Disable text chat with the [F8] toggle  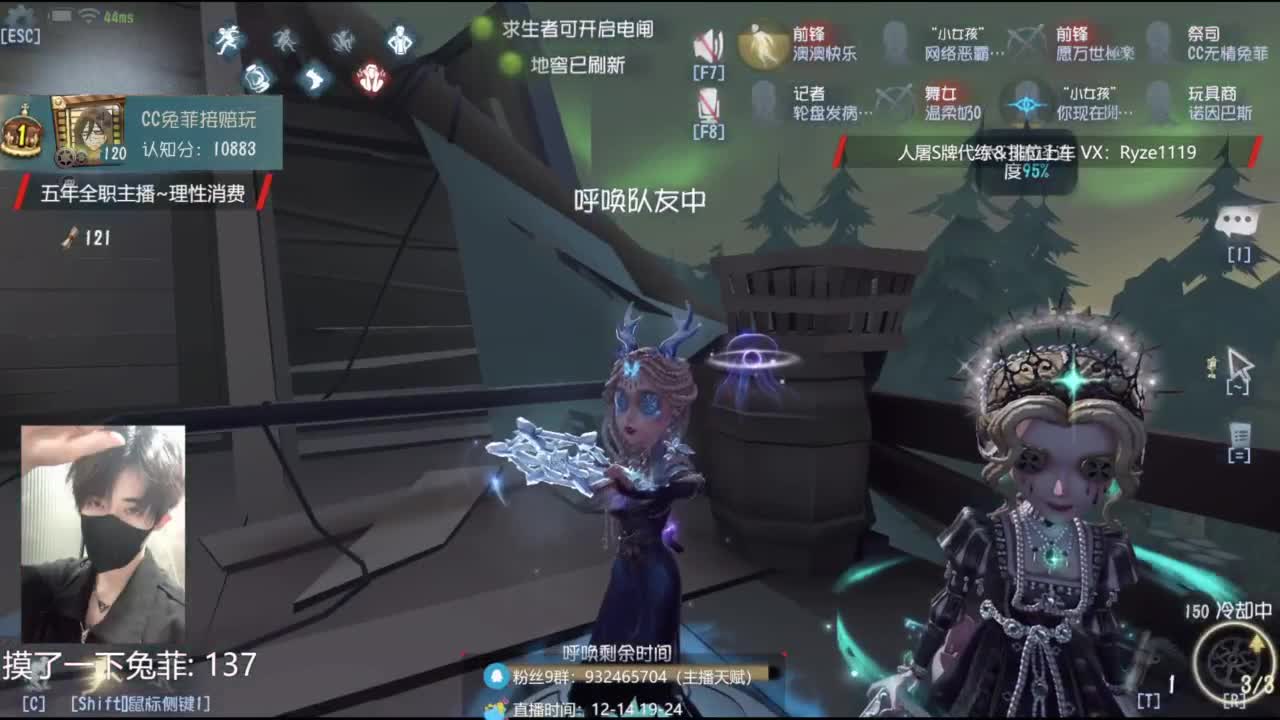tap(710, 102)
